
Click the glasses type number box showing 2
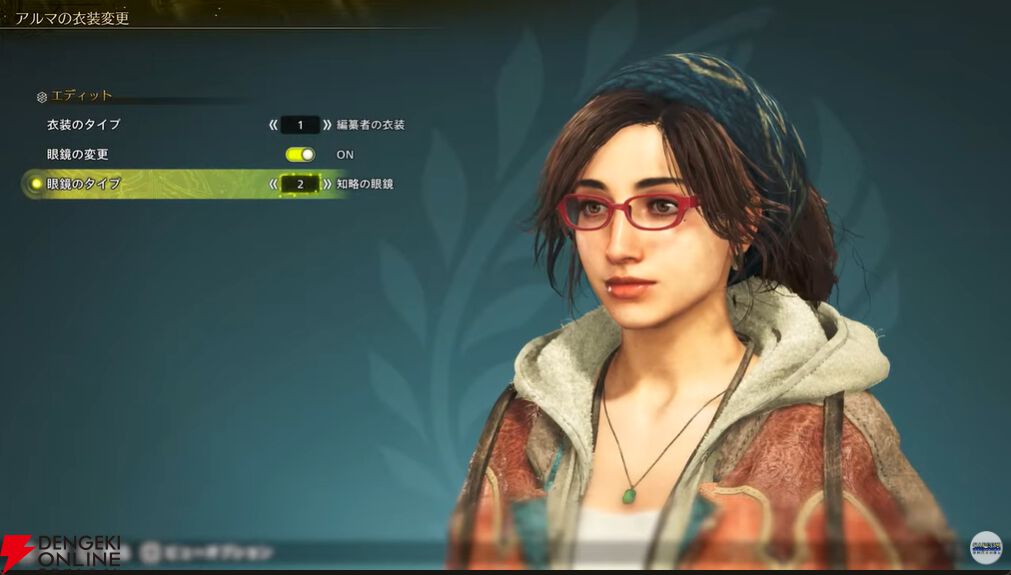pyautogui.click(x=300, y=184)
